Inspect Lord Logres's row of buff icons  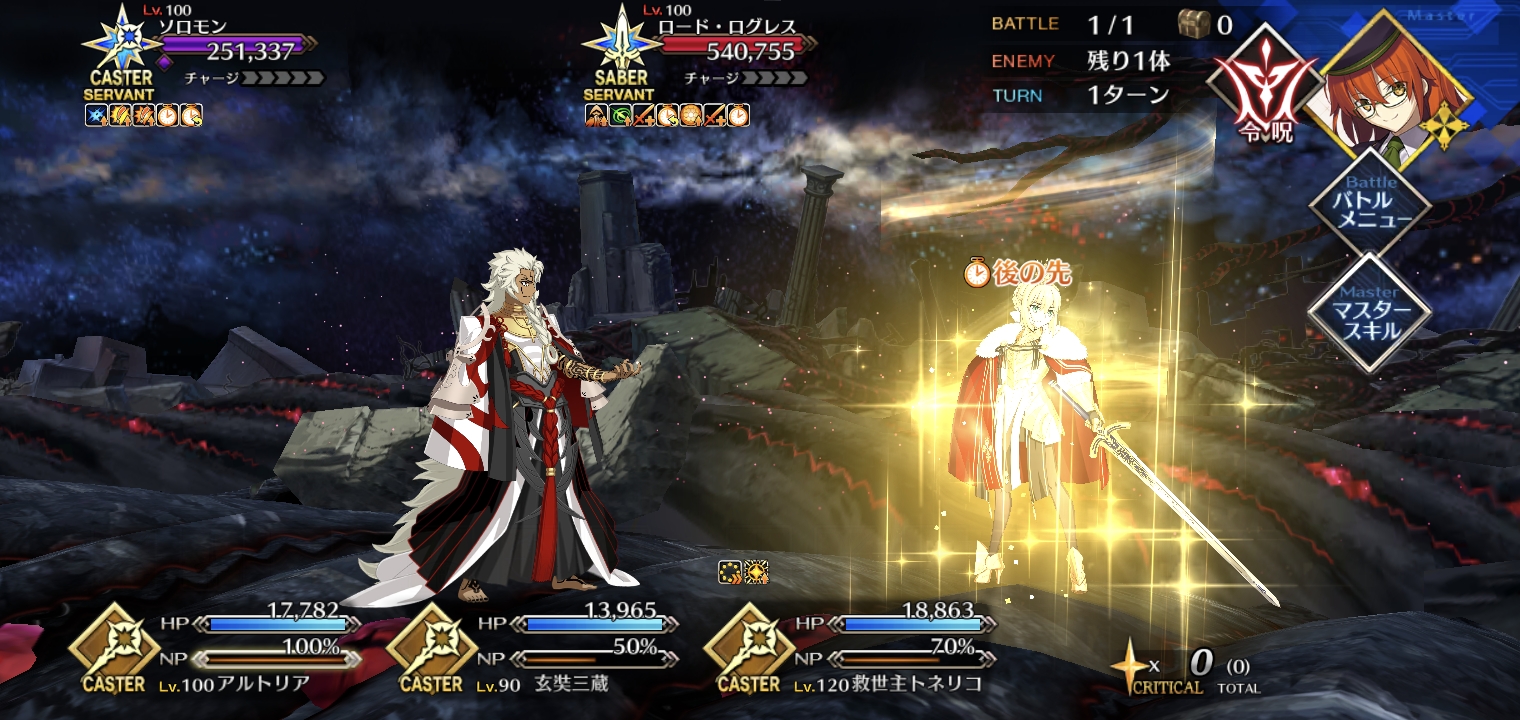click(667, 115)
